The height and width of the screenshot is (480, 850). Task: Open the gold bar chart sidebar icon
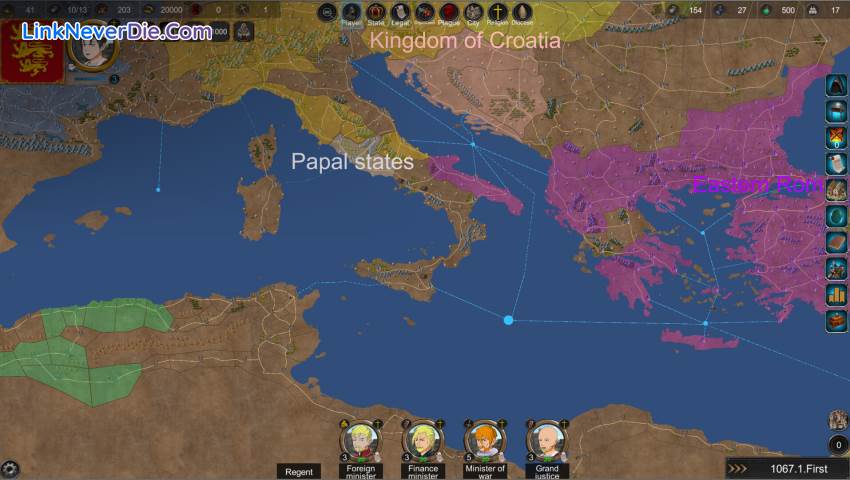click(836, 295)
